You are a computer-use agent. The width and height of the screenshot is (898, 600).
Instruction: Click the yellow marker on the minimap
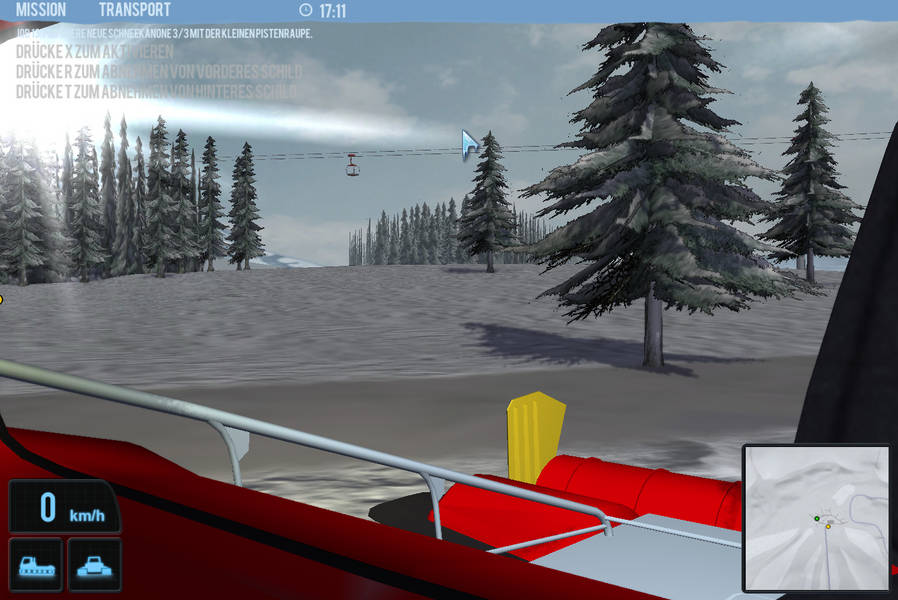(828, 526)
